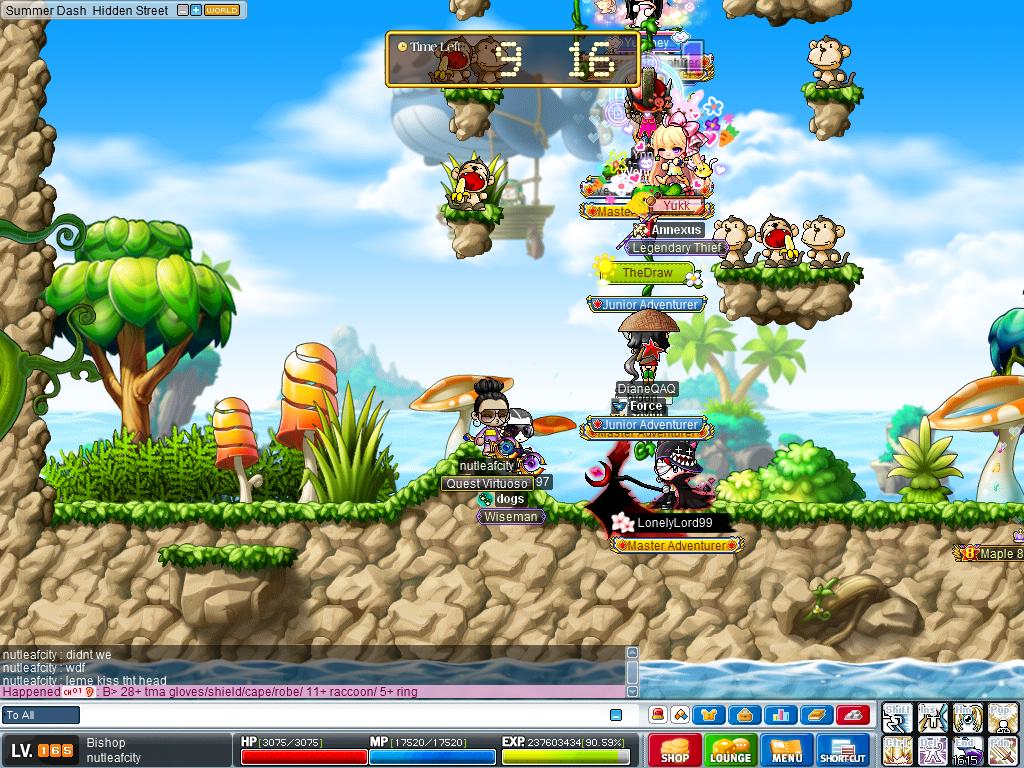1024x768 pixels.
Task: Minimize the minimap with the minus button
Action: (x=183, y=11)
